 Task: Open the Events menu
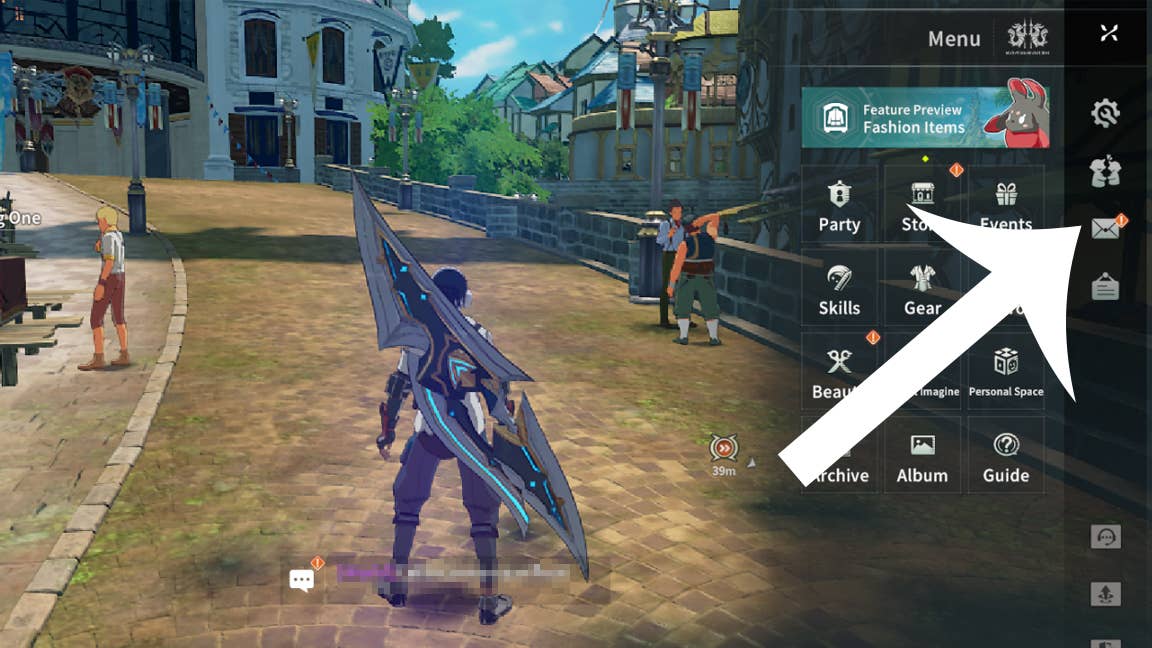(x=1005, y=205)
